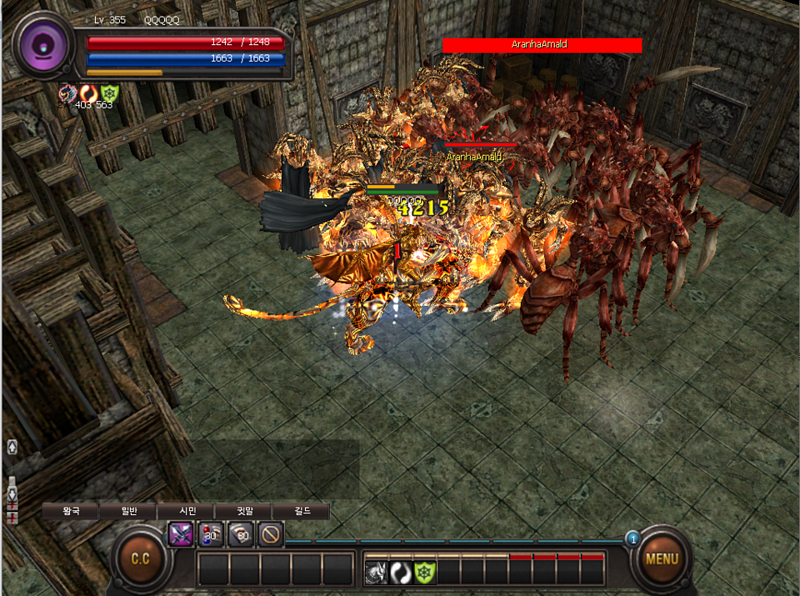800x596 pixels.
Task: Check the green shield buff under the portrait
Action: [x=110, y=92]
